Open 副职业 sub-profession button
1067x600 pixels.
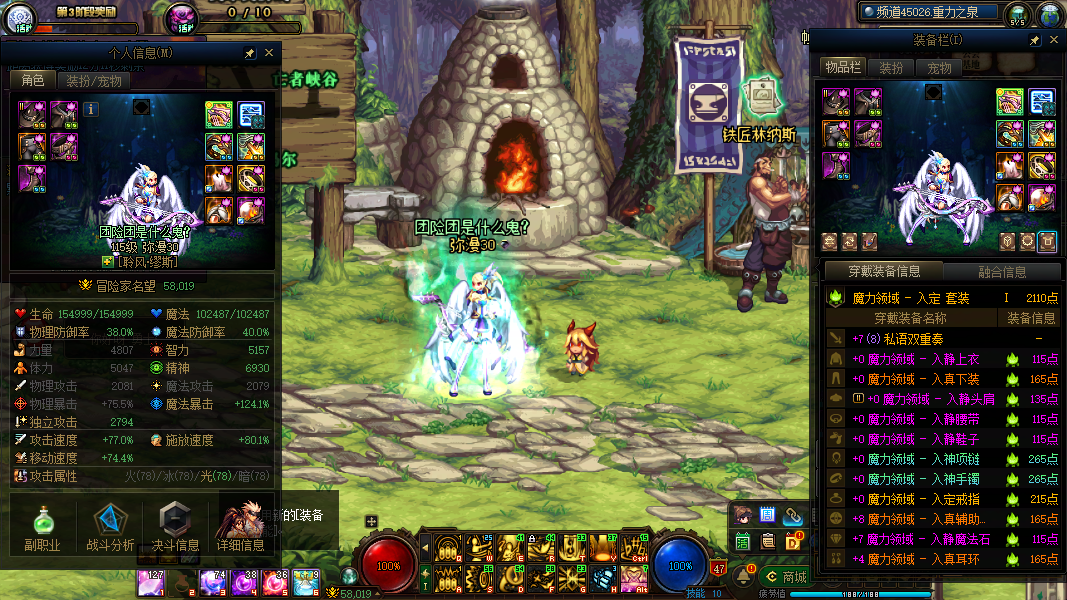[42, 528]
